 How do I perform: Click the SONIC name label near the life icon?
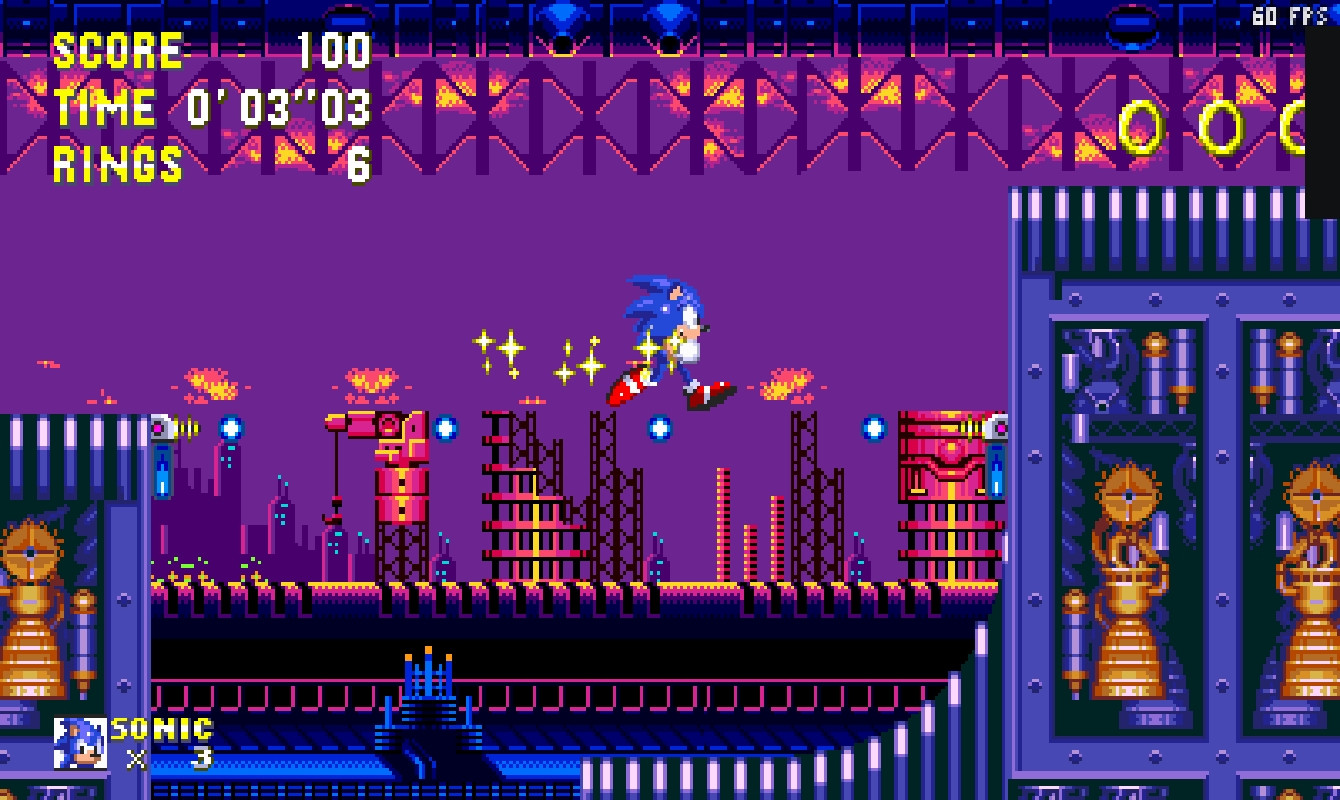[160, 730]
